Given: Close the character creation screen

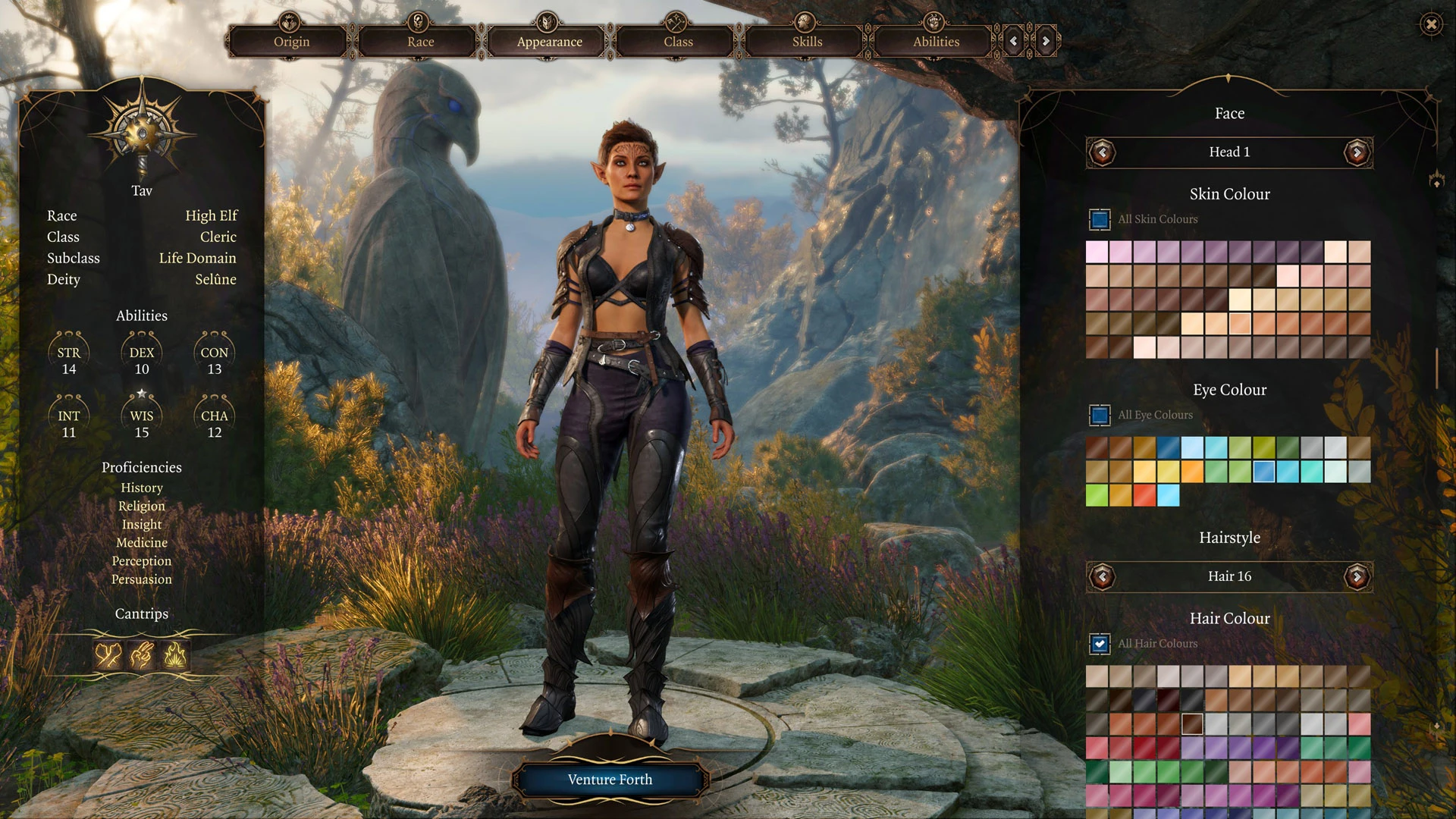Looking at the screenshot, I should point(1431,24).
